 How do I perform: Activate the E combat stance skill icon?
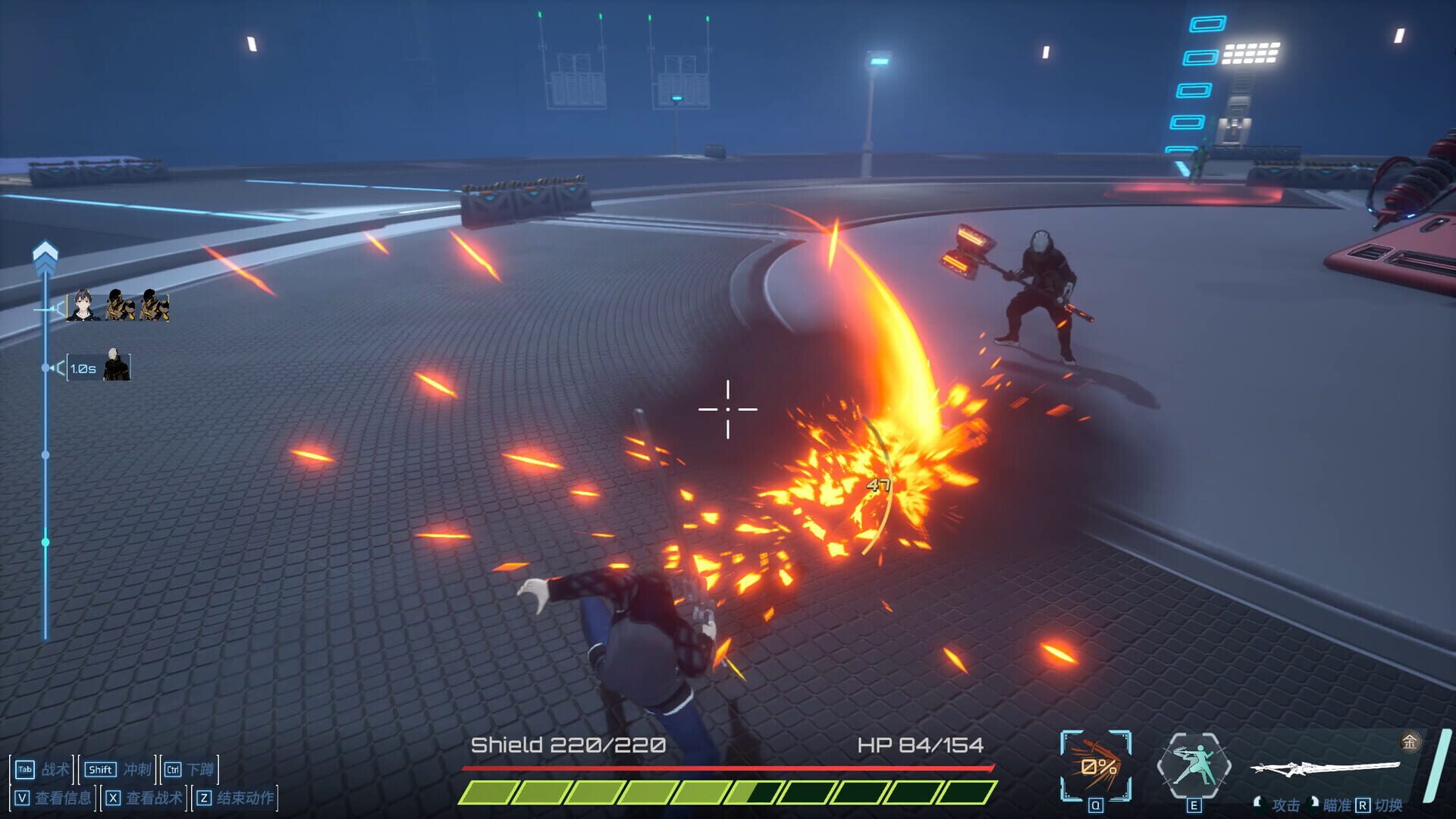[1194, 764]
